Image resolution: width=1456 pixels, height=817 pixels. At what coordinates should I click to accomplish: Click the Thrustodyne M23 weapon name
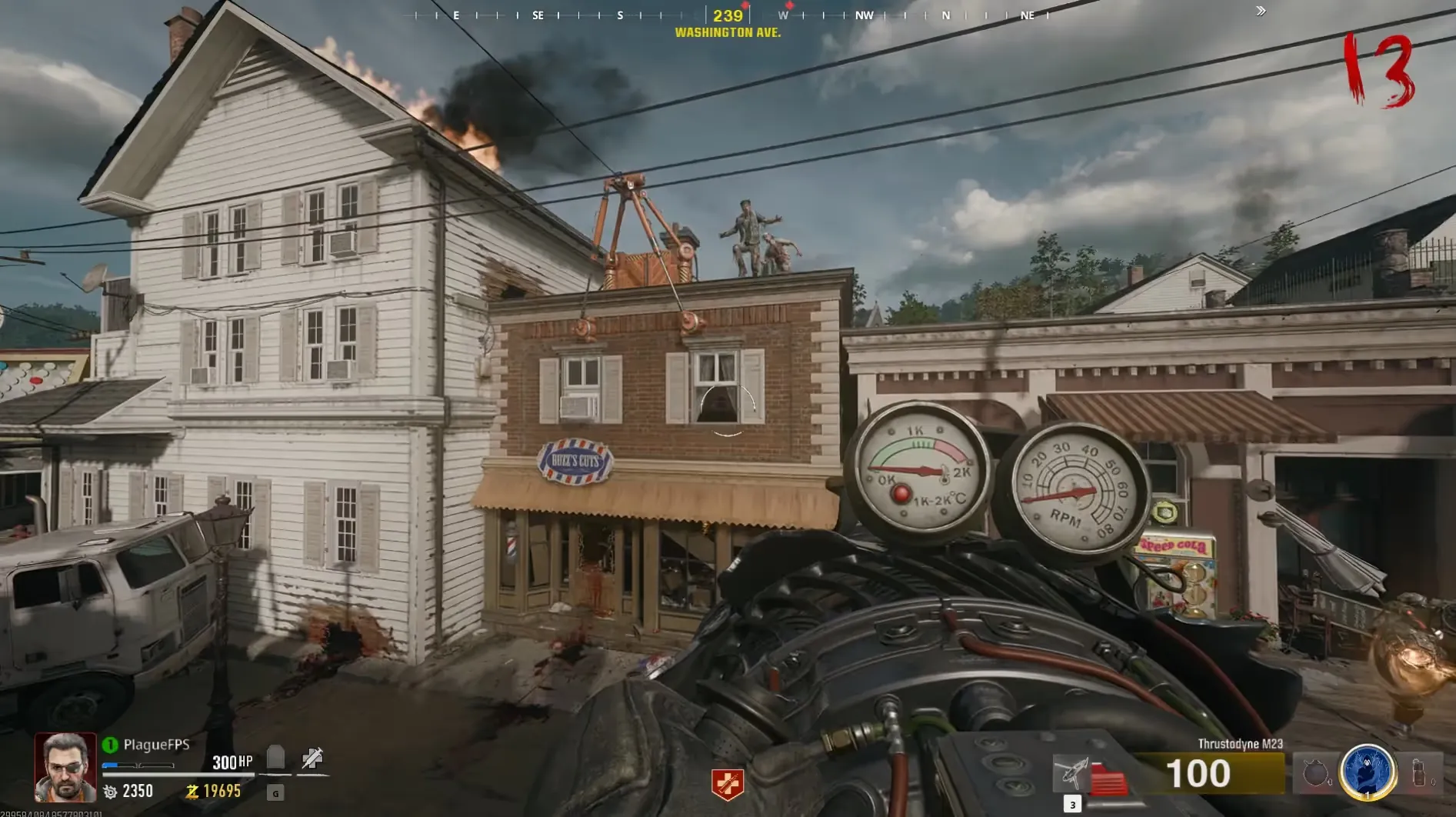[x=1240, y=744]
